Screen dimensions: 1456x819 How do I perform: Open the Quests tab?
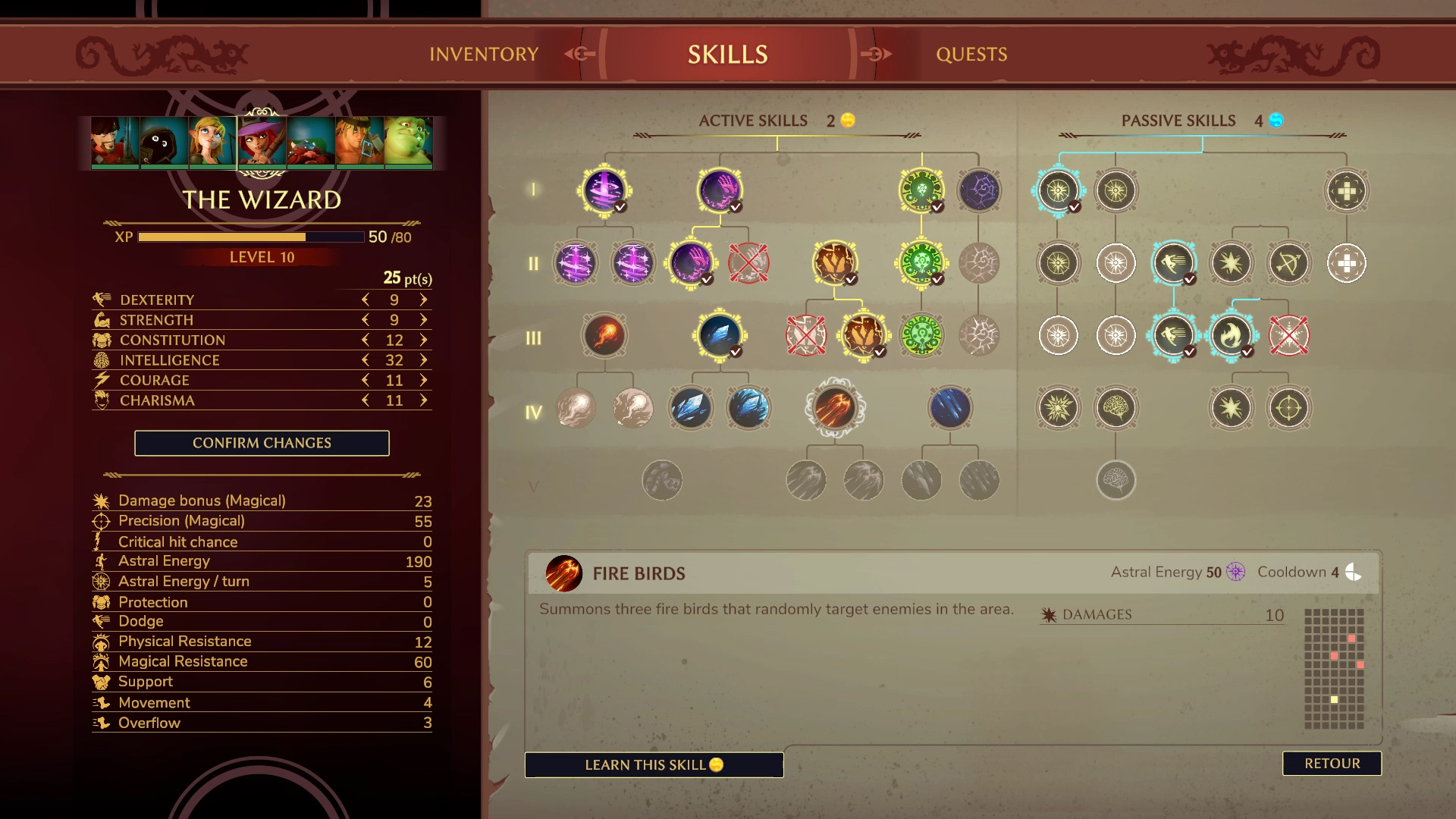[x=971, y=54]
